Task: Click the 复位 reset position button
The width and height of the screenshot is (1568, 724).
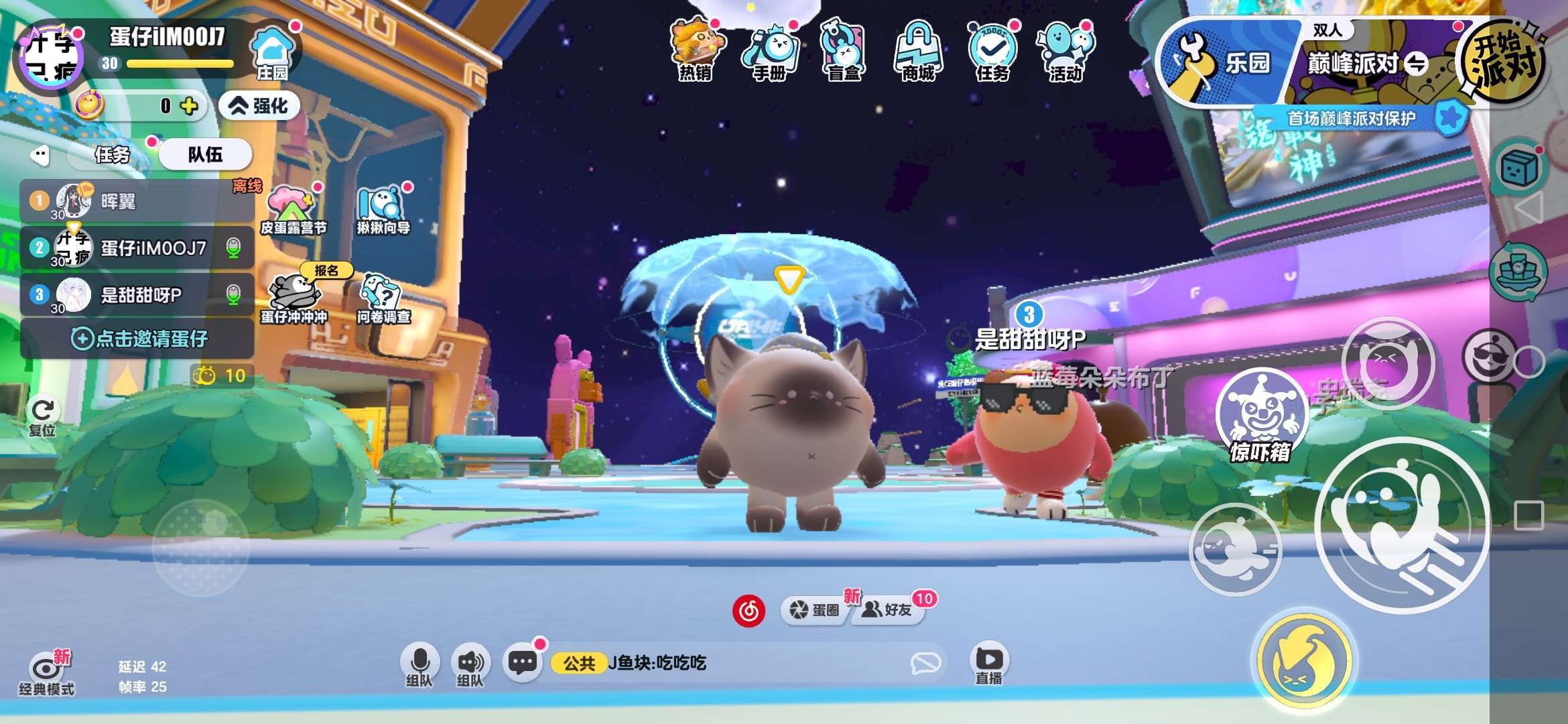Action: [43, 417]
